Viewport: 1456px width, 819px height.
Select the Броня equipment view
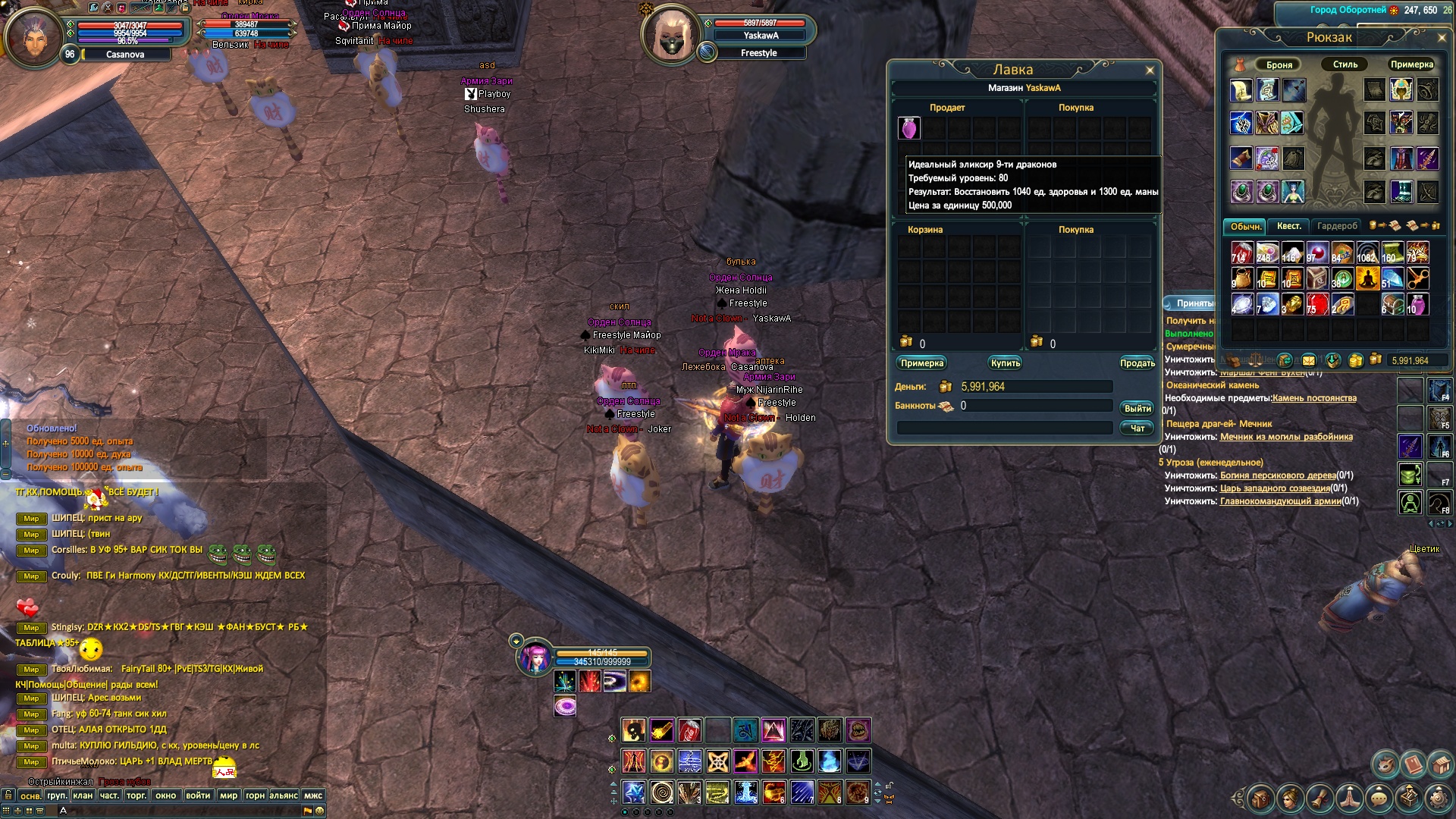(1279, 64)
